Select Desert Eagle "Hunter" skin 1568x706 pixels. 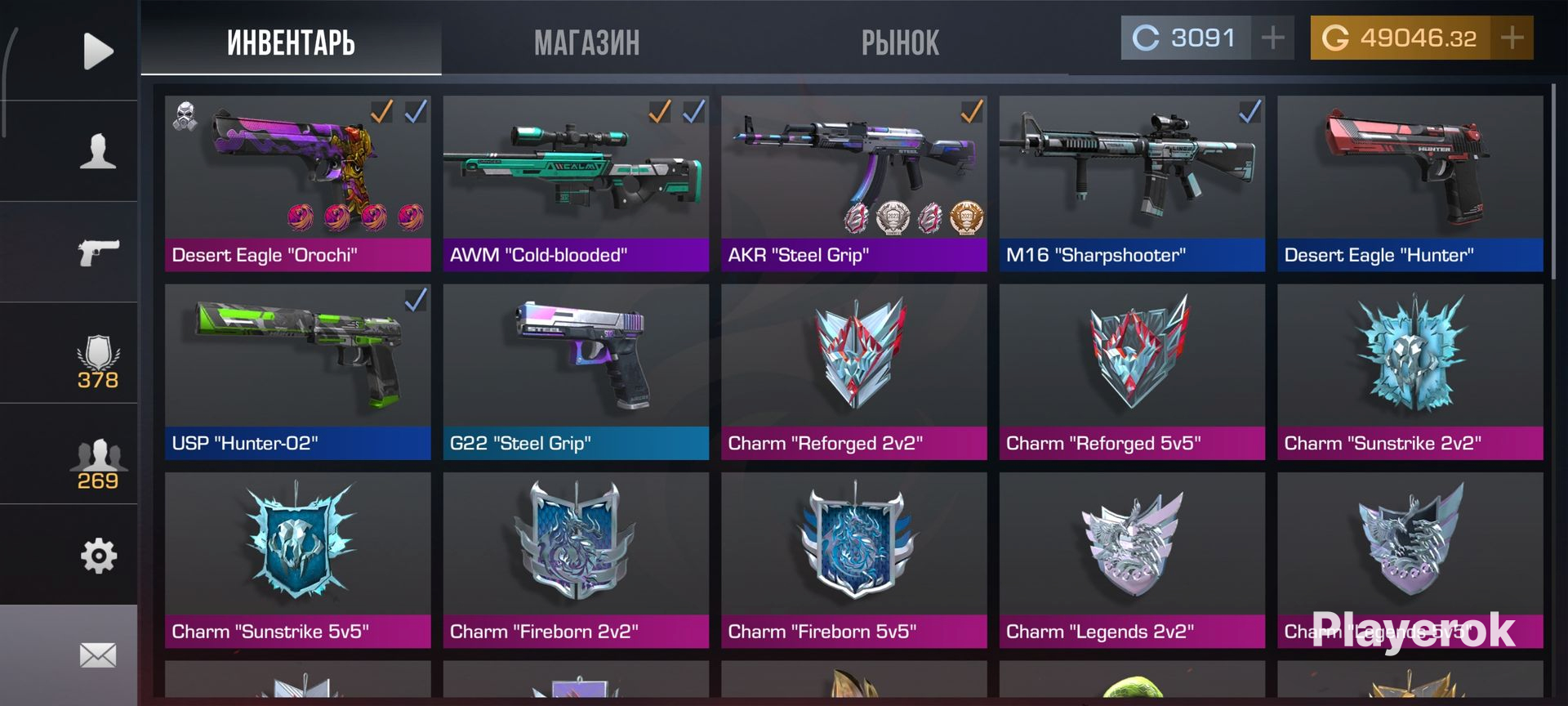click(1410, 184)
